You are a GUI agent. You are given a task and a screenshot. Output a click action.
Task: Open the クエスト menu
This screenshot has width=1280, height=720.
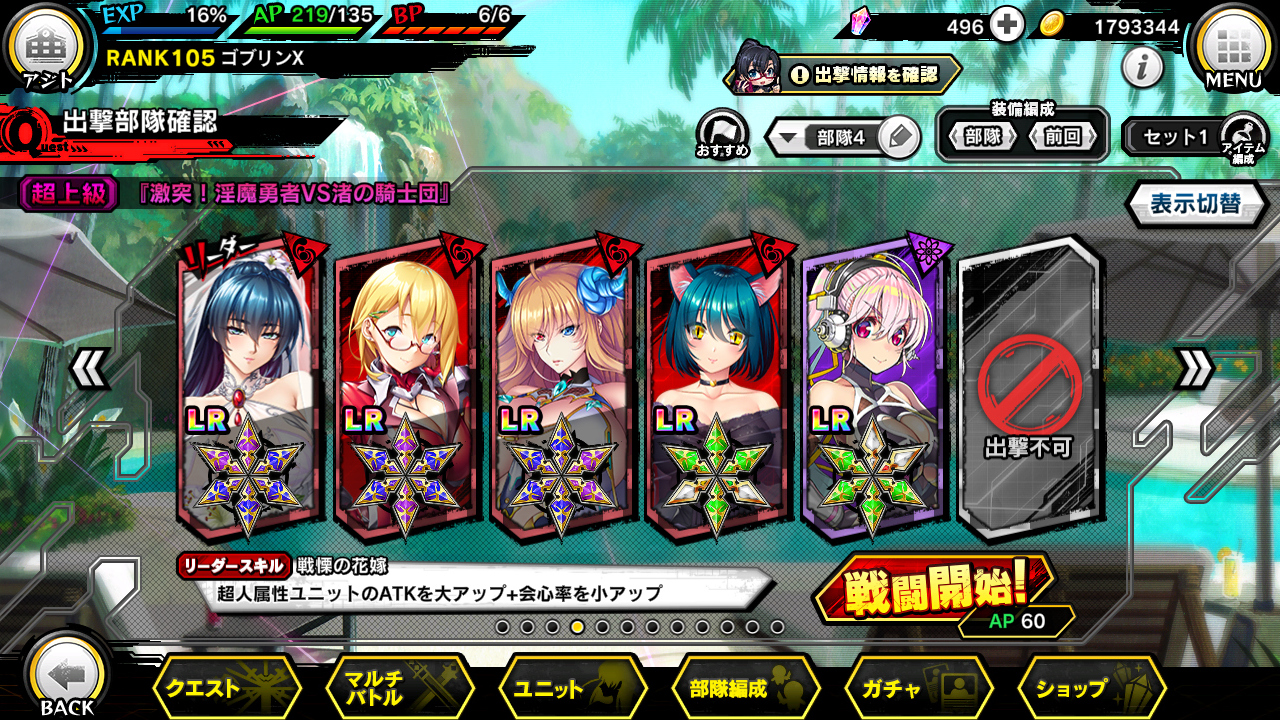[226, 688]
